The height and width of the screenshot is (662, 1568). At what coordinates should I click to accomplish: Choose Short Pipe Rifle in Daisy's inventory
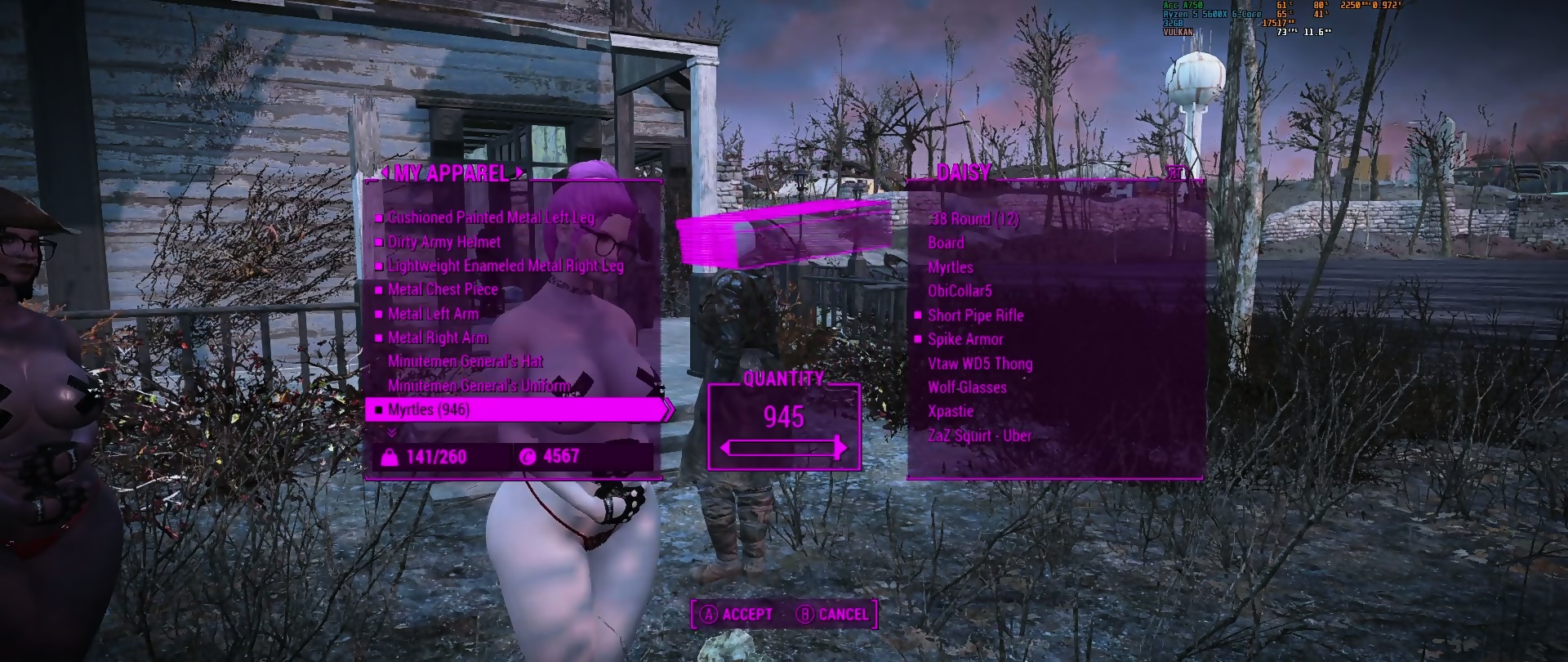point(975,315)
